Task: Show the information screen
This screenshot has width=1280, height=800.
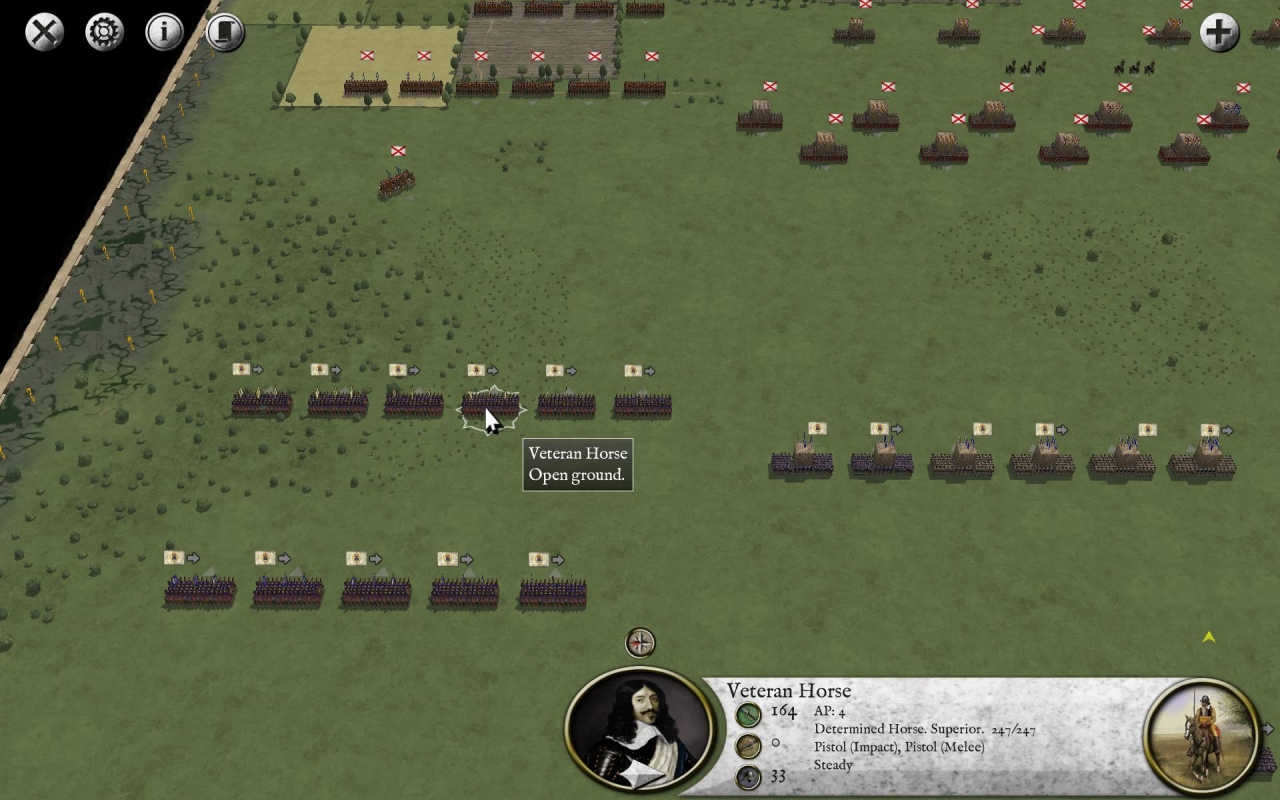Action: click(x=165, y=32)
